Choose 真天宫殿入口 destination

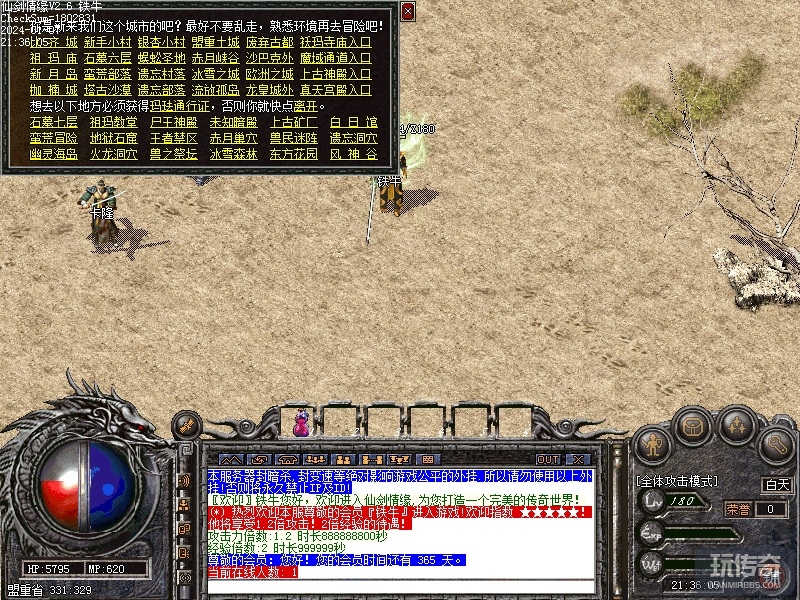coord(336,89)
